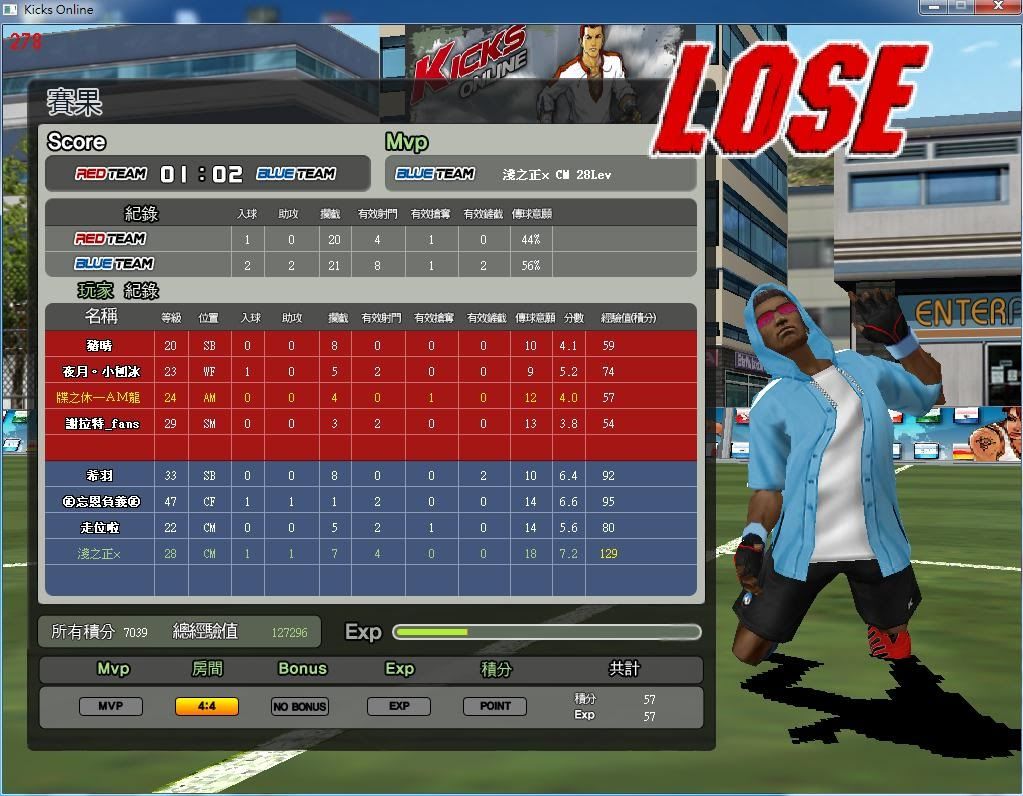The image size is (1023, 796).
Task: Minimize the Kicks Online window
Action: [934, 7]
